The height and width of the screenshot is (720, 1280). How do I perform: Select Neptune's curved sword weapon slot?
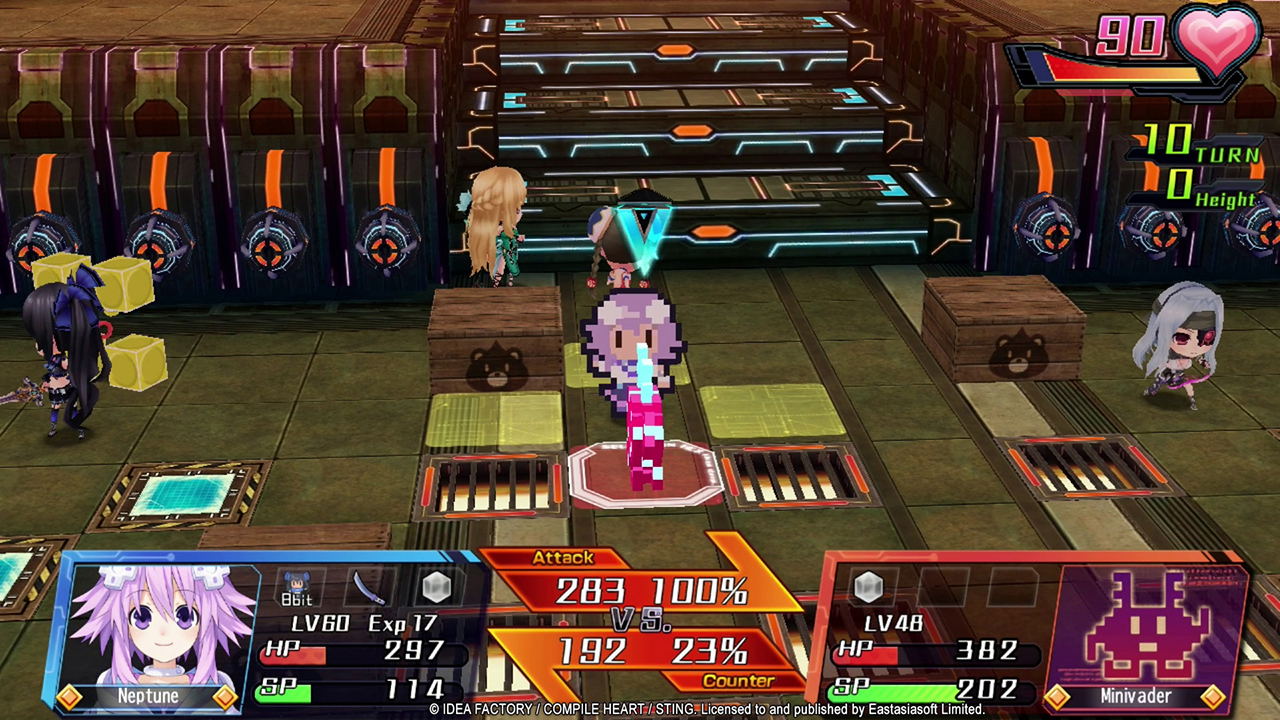point(367,587)
